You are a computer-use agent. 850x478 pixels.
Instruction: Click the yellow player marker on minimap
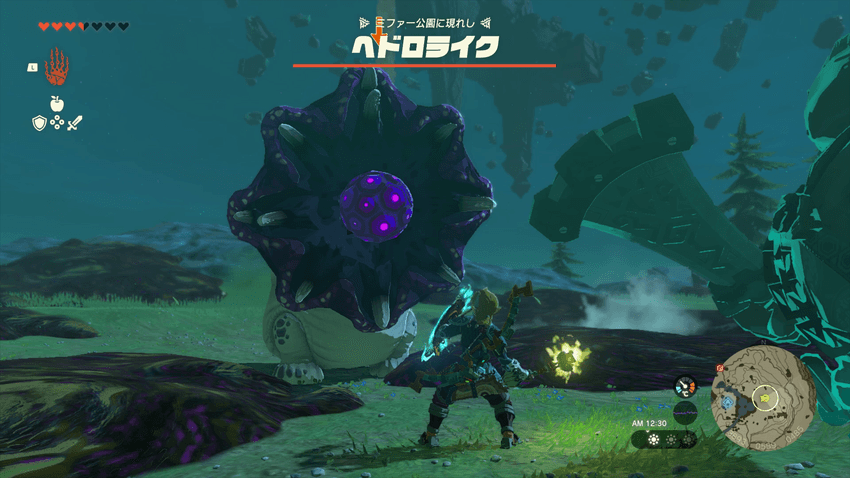coord(766,396)
